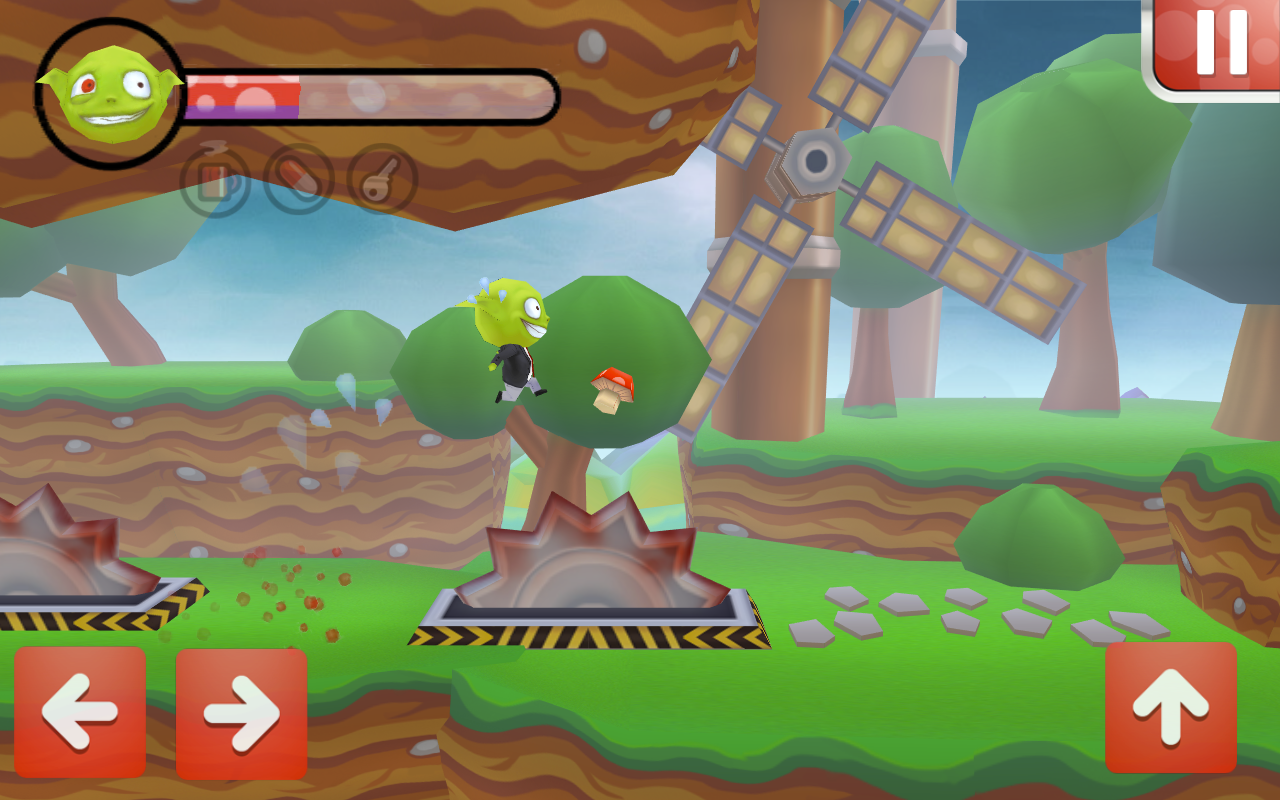Select the pill capsule item icon
This screenshot has height=800, width=1280.
300,176
